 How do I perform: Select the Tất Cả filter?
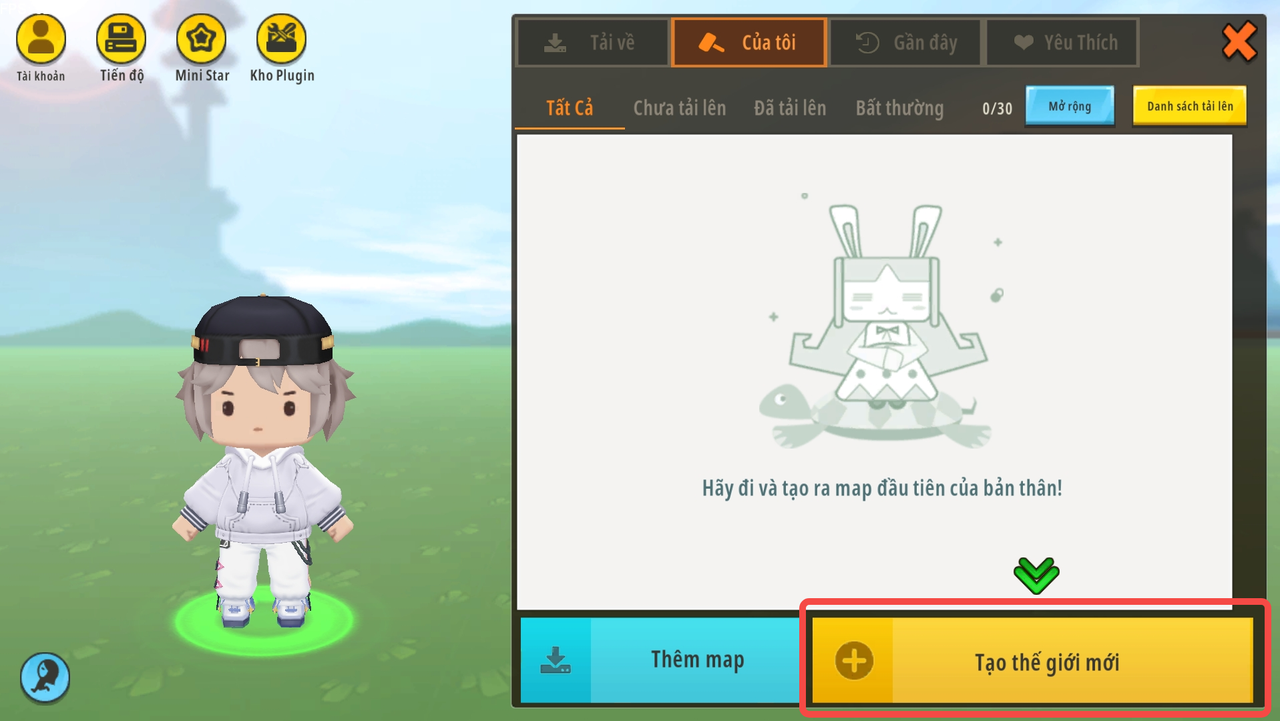569,108
